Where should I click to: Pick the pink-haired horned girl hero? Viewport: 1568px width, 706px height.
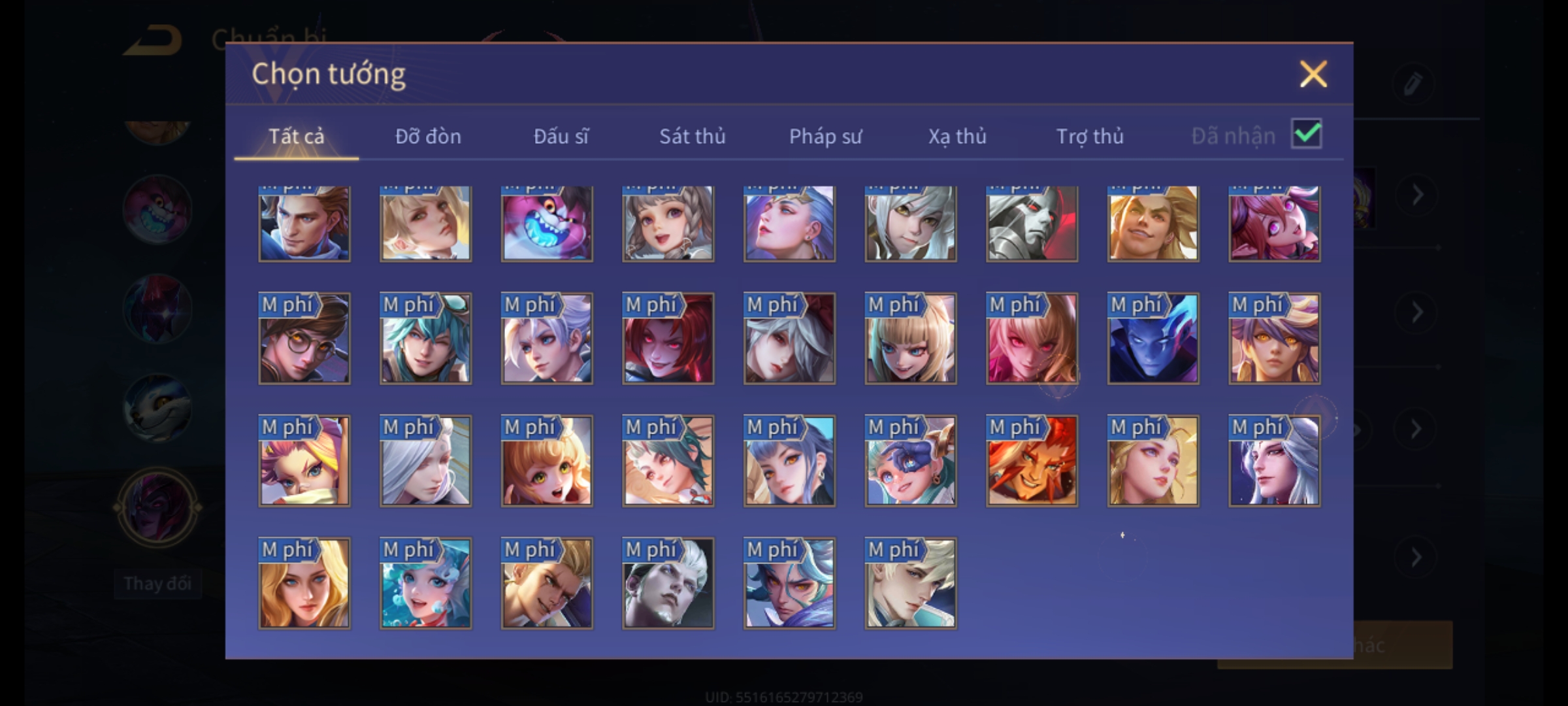[x=1274, y=224]
